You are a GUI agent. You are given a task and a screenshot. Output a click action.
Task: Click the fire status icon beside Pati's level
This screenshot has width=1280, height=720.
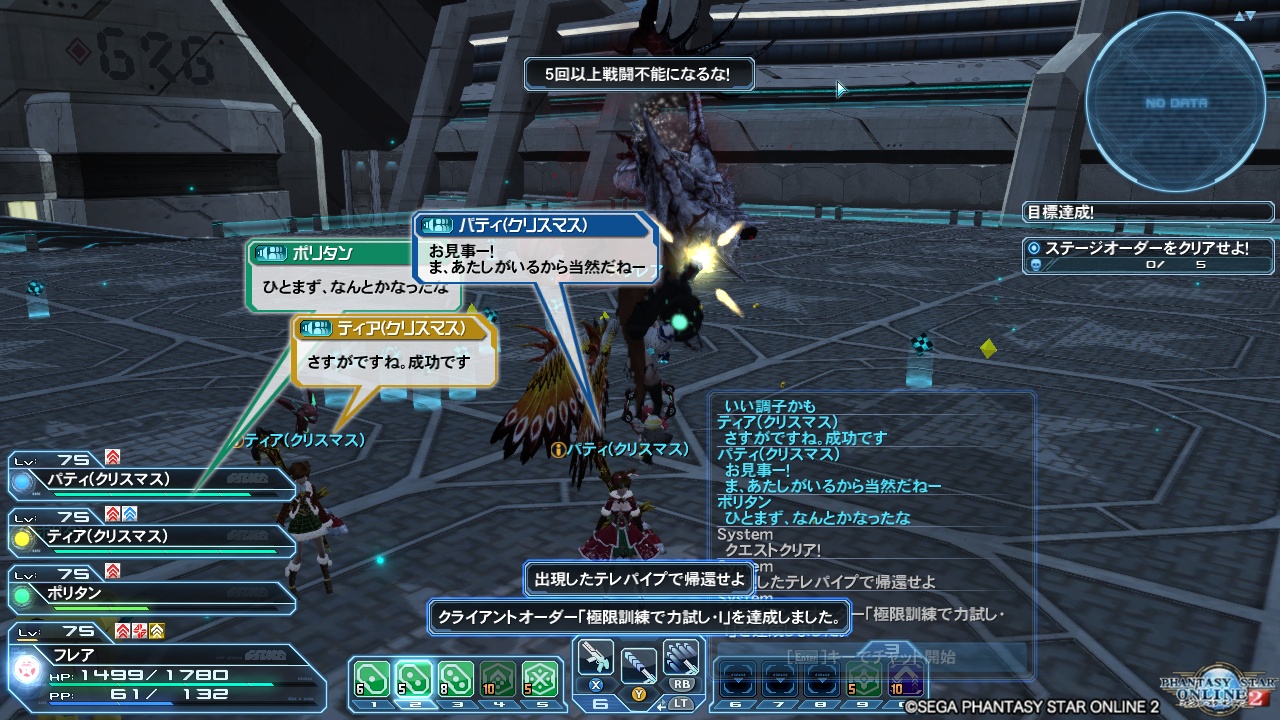tap(112, 458)
